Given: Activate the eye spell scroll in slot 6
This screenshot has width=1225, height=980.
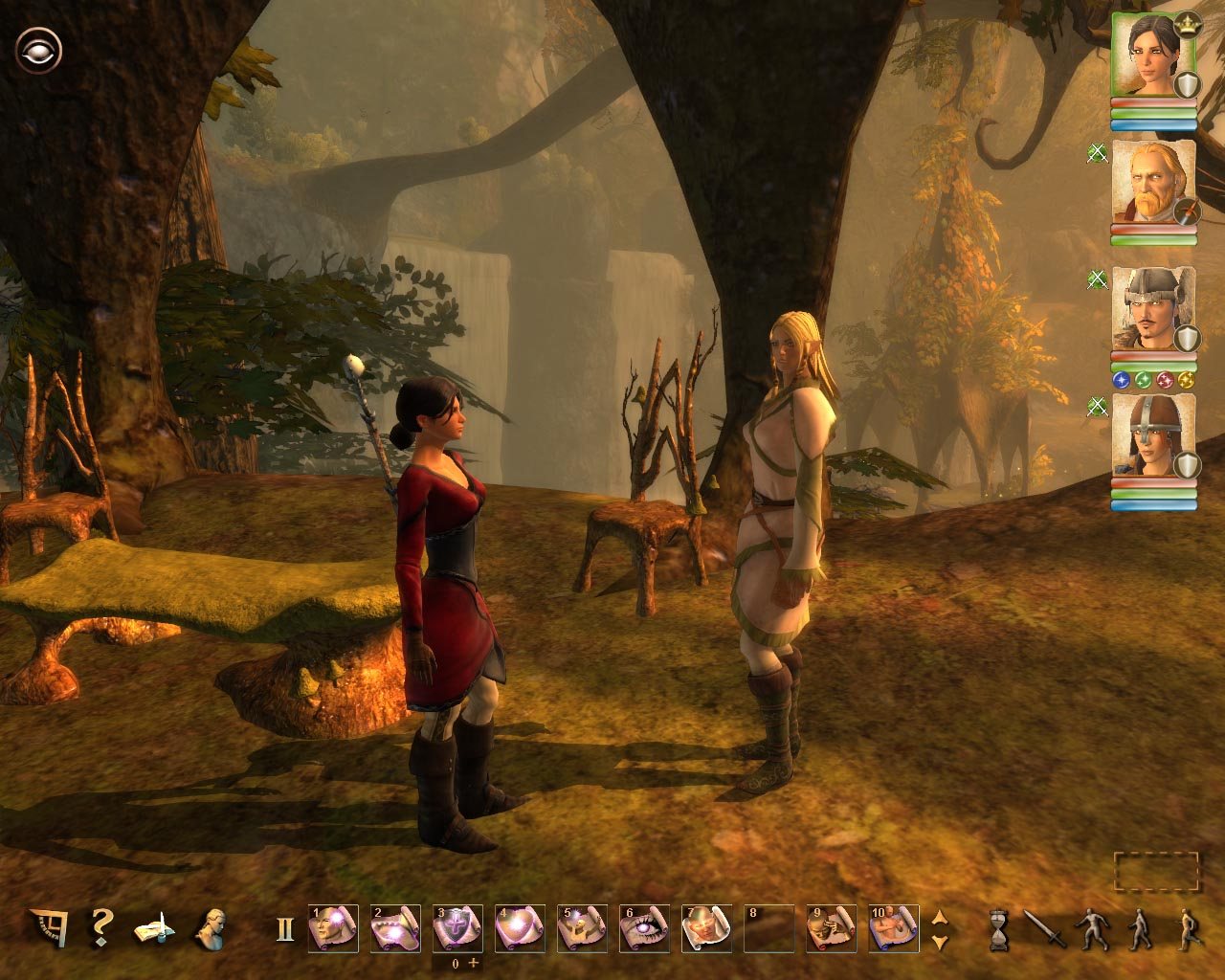Looking at the screenshot, I should pos(644,928).
